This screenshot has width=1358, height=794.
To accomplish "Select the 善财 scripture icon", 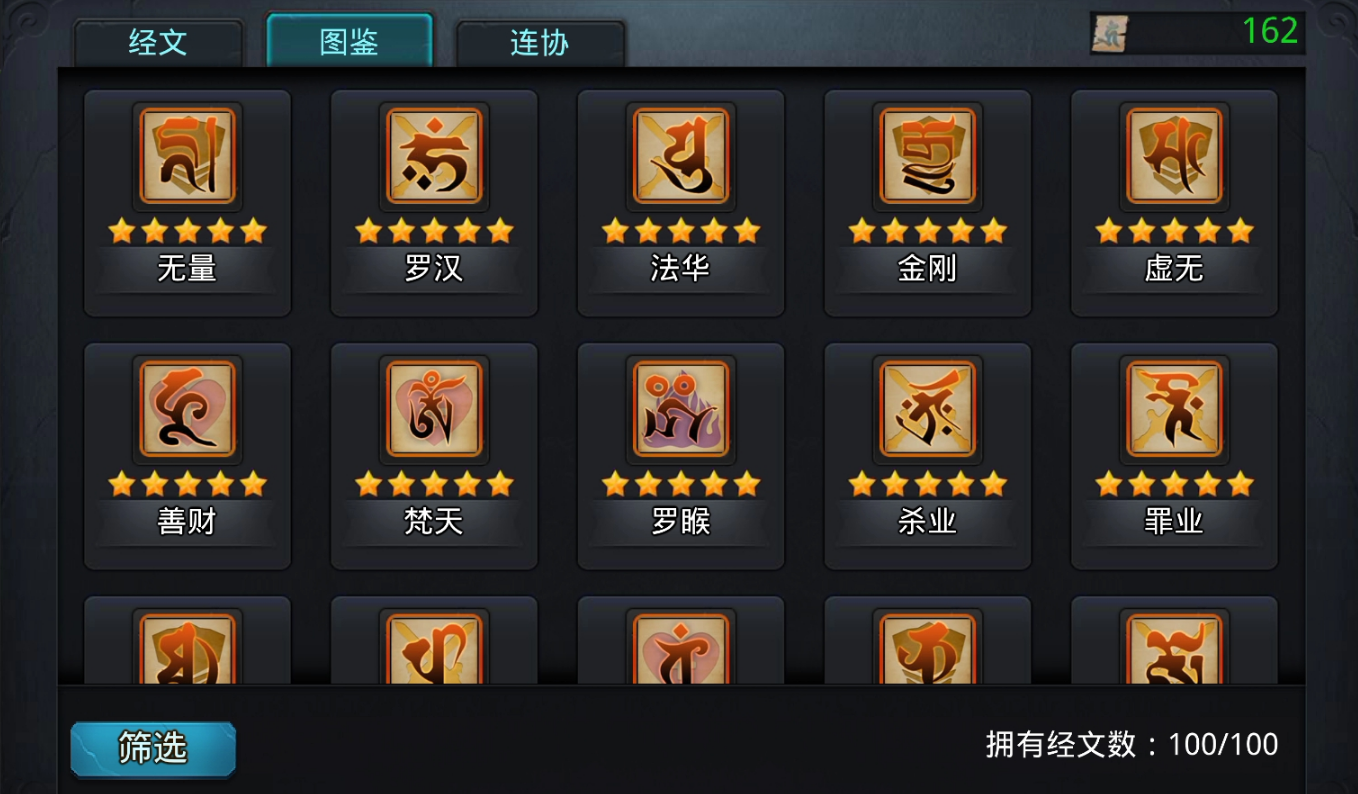I will (187, 410).
